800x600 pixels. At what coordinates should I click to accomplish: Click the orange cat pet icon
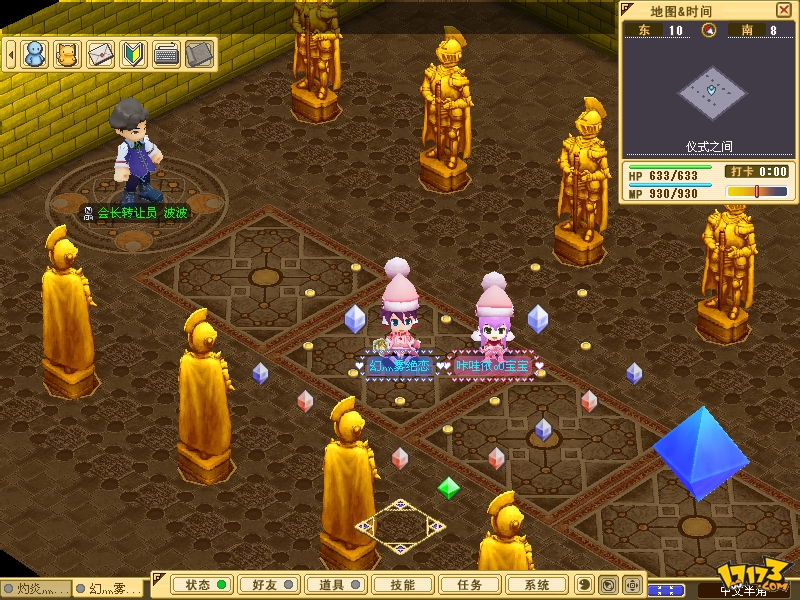click(x=67, y=54)
